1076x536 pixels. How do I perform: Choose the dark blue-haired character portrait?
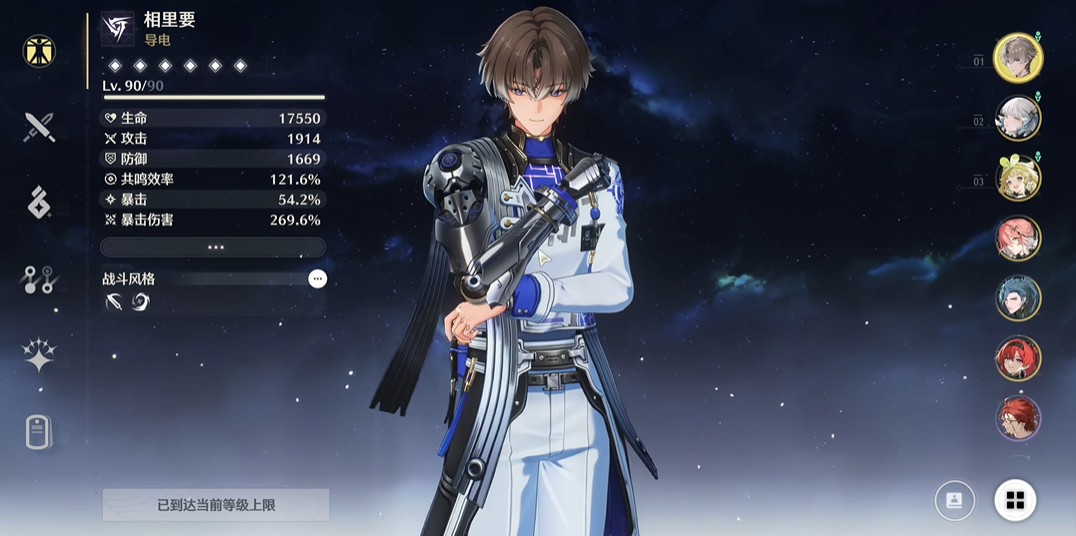(x=1018, y=298)
